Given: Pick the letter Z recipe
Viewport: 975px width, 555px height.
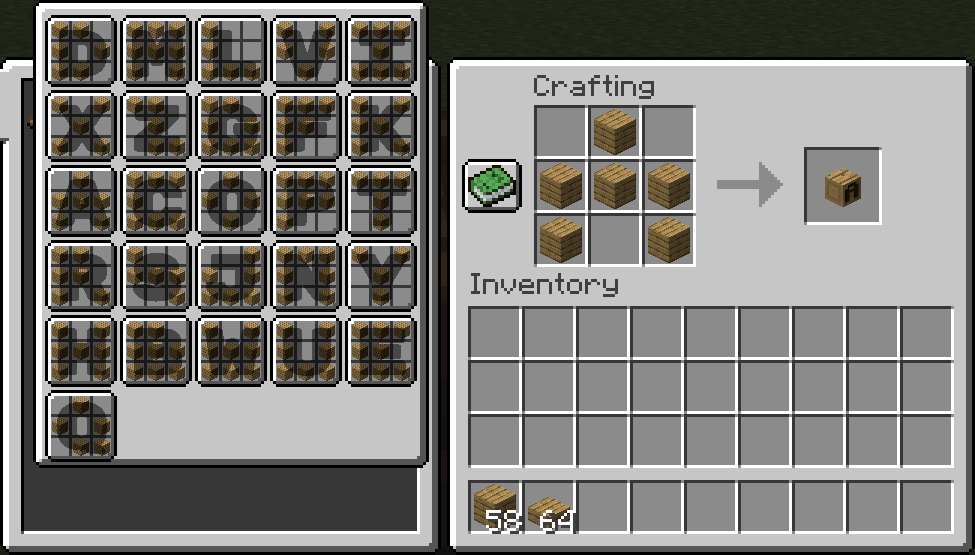Looking at the screenshot, I should pyautogui.click(x=157, y=126).
